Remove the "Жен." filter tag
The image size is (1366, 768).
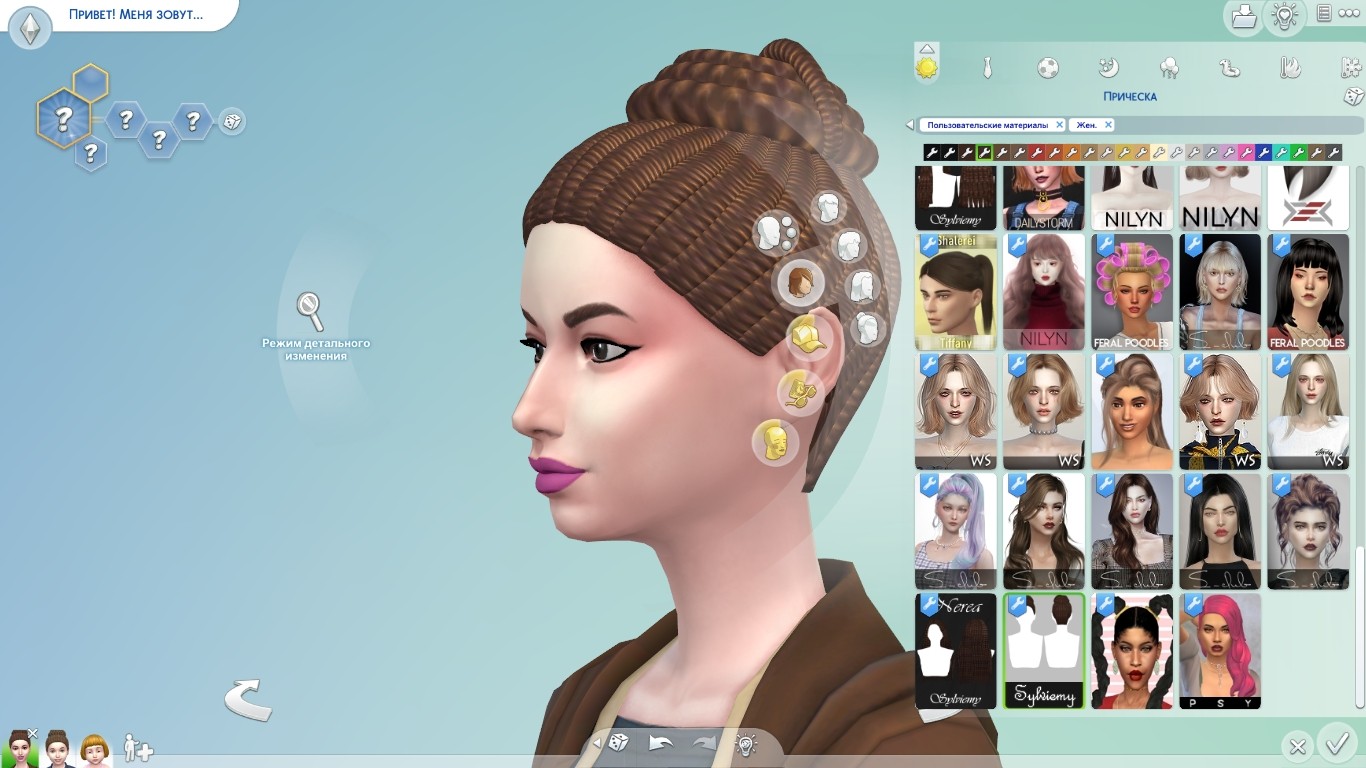pyautogui.click(x=1108, y=125)
